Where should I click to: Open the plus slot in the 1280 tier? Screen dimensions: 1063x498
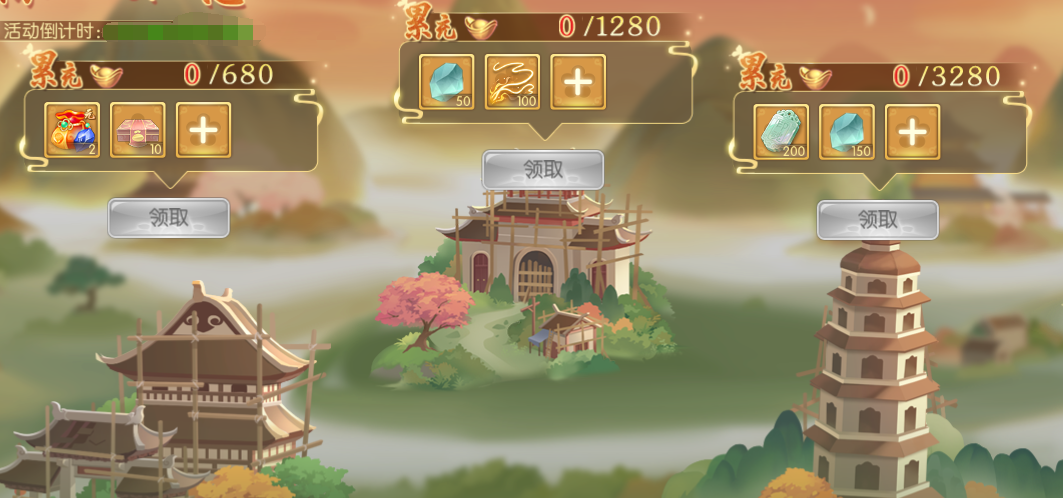[x=578, y=81]
